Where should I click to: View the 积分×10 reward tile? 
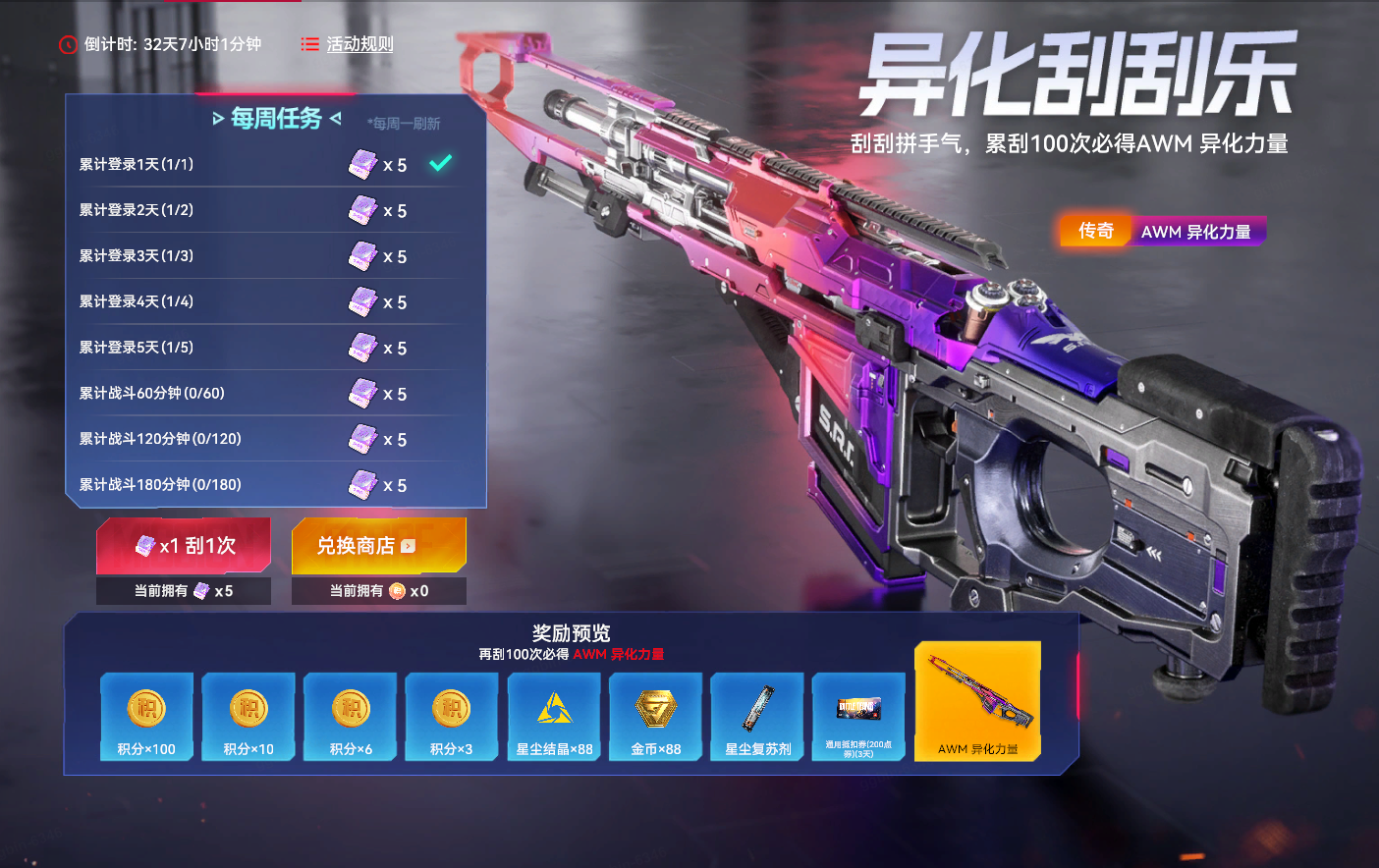[x=248, y=717]
